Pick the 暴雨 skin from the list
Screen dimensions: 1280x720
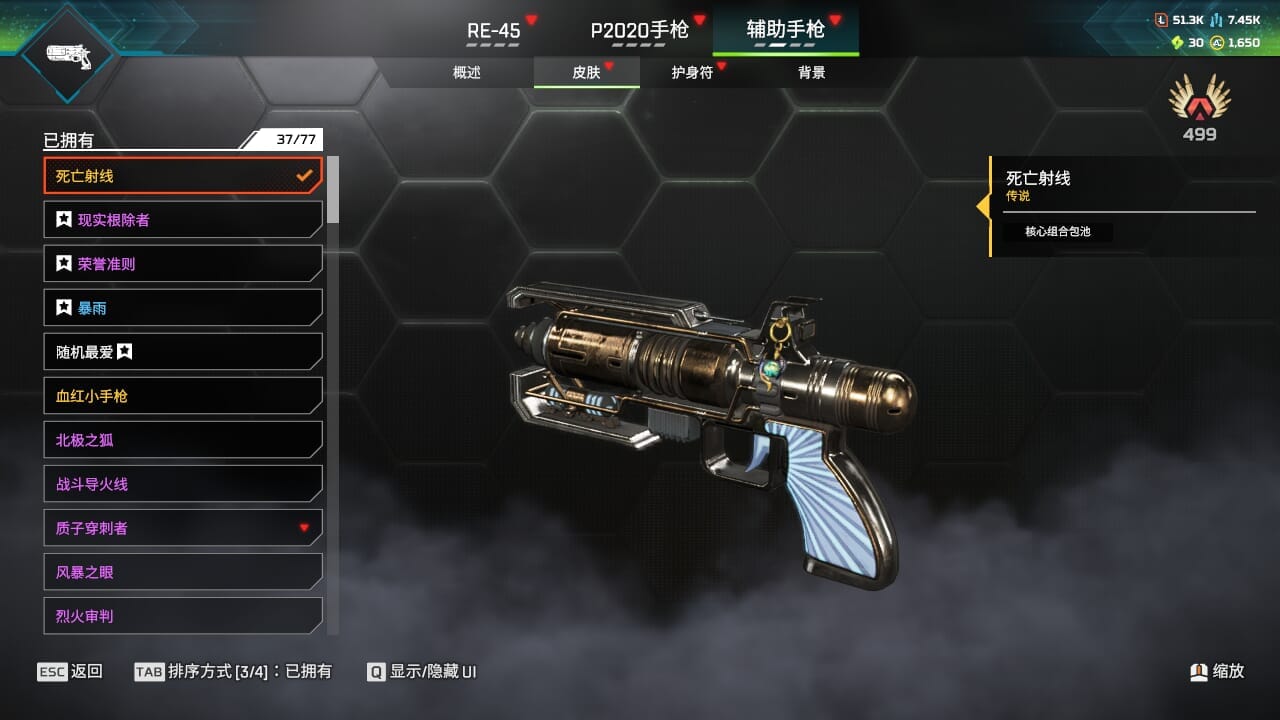[x=183, y=308]
